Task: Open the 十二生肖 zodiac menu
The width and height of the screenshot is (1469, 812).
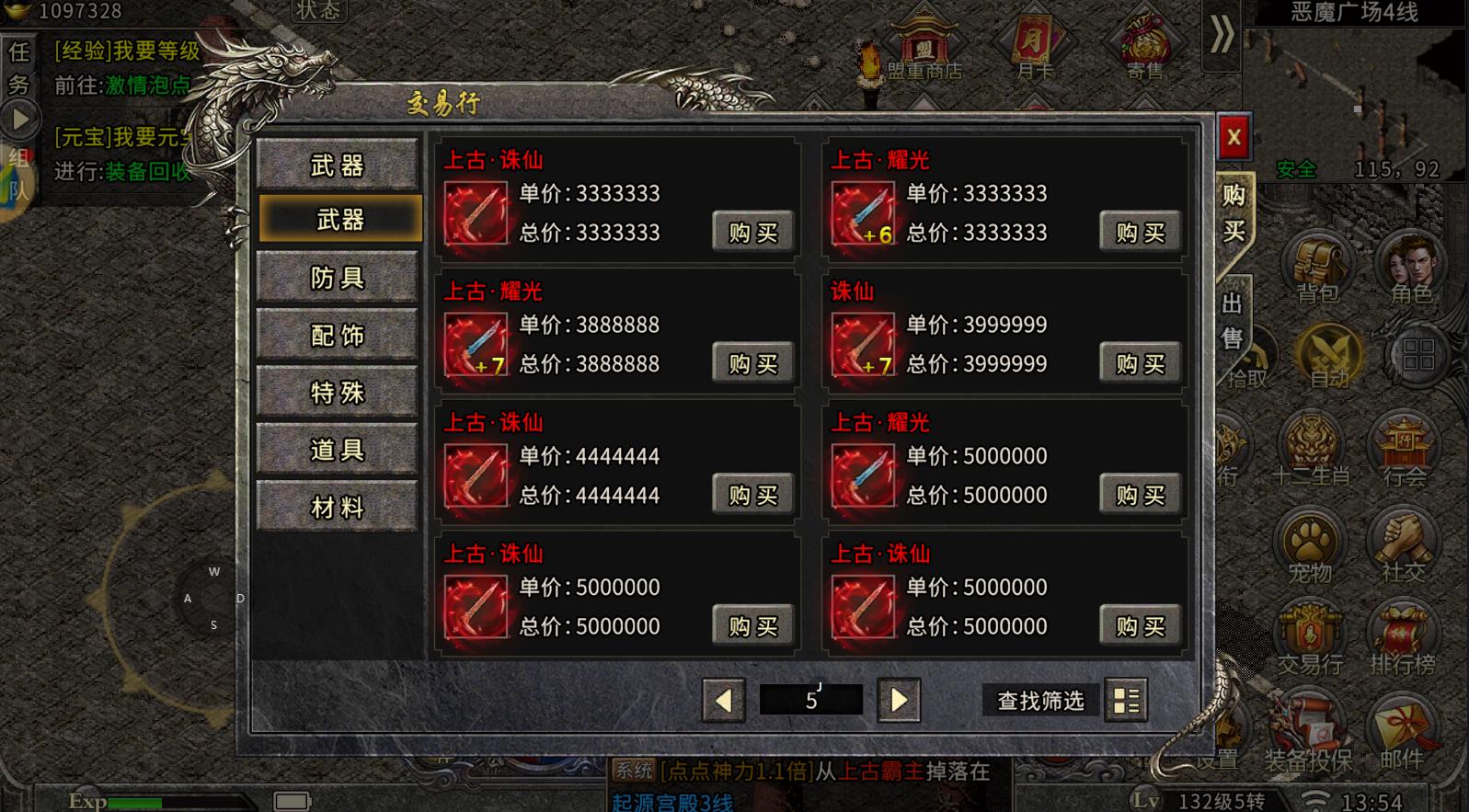Action: pyautogui.click(x=1310, y=451)
